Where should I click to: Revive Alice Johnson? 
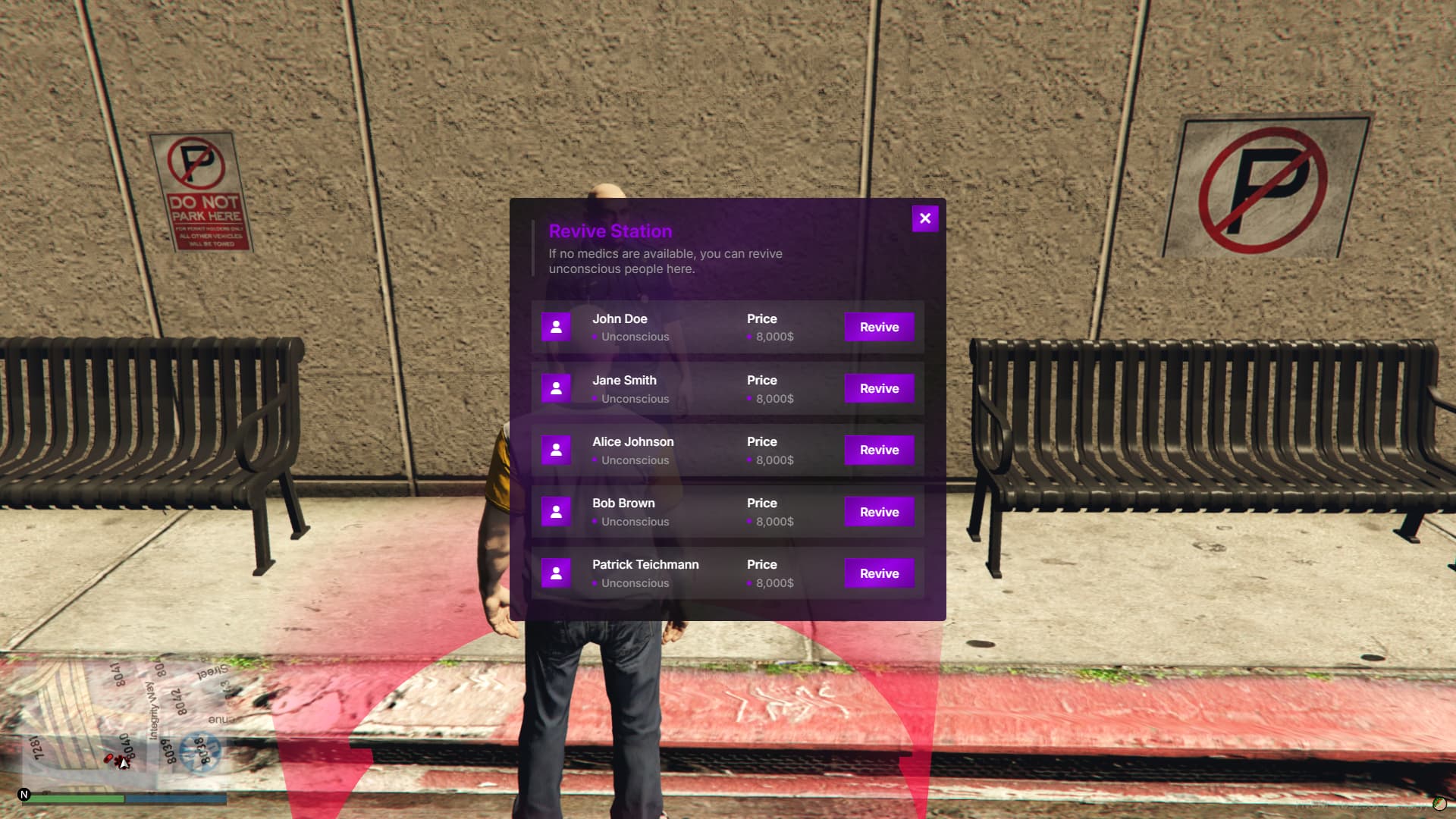(x=878, y=450)
